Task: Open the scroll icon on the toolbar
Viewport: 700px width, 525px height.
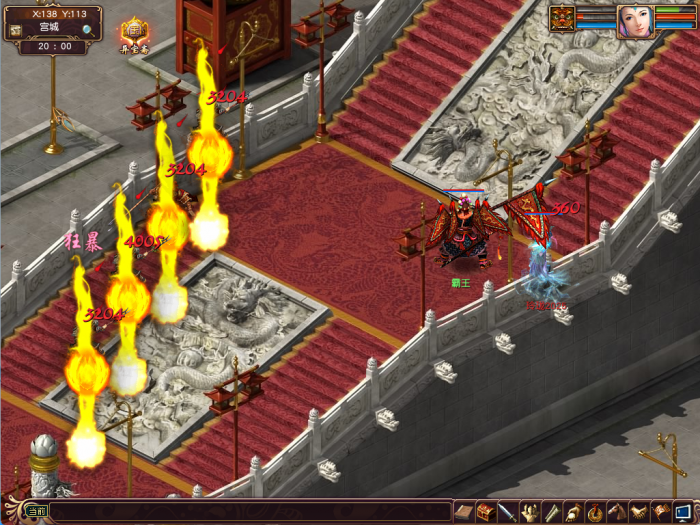Action: (552, 512)
